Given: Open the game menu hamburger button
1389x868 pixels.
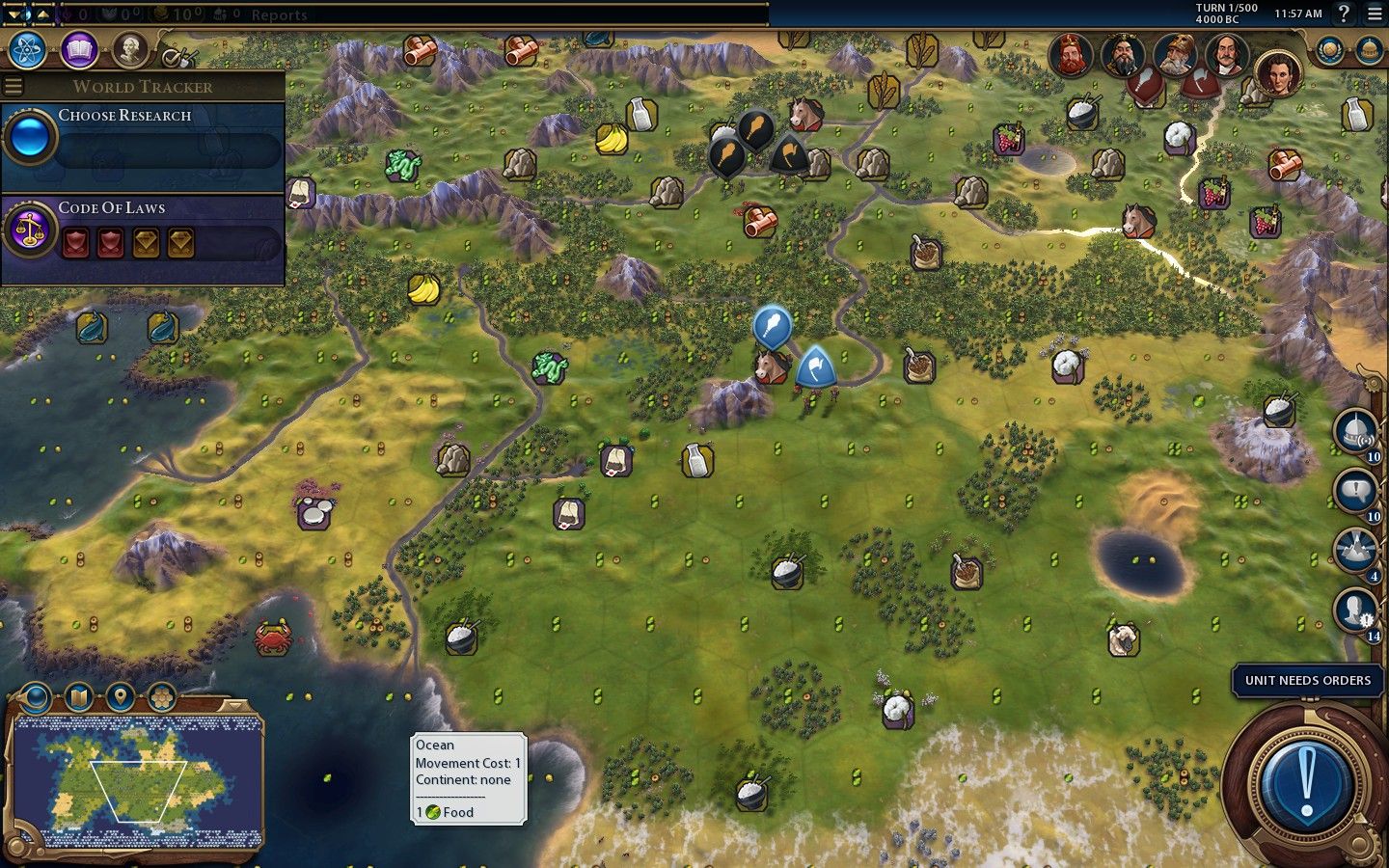Looking at the screenshot, I should coord(1375,14).
